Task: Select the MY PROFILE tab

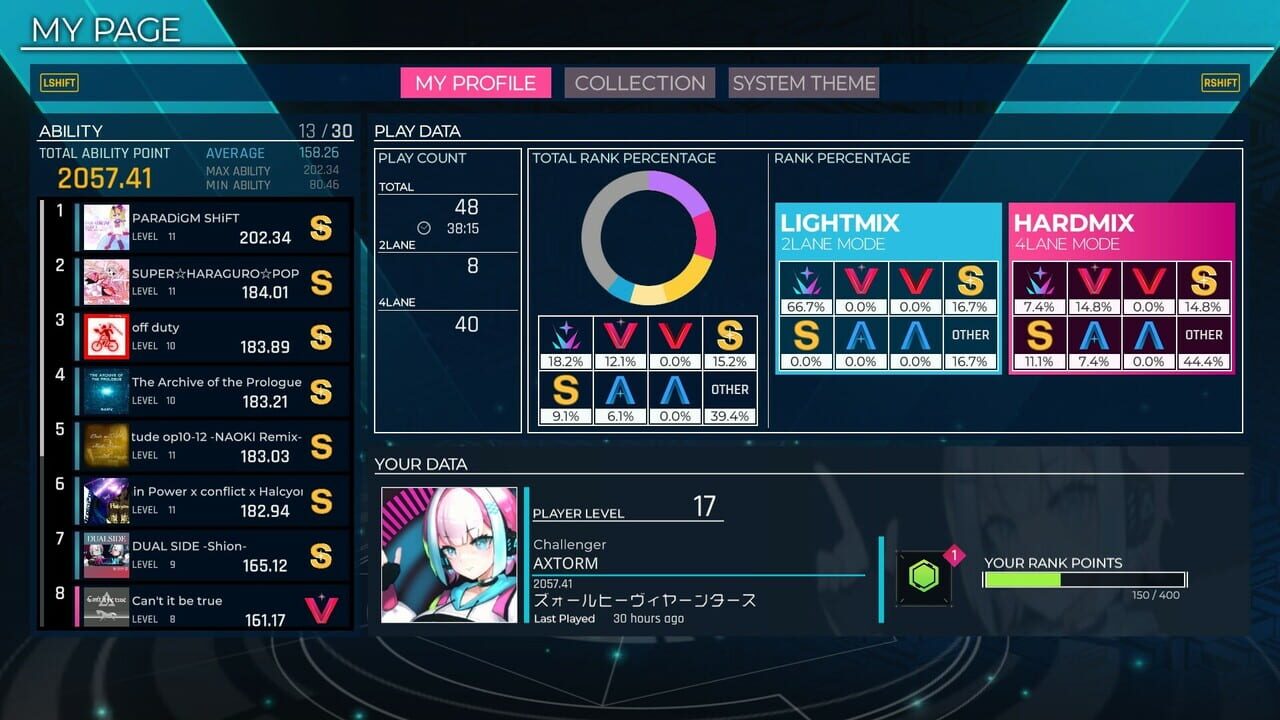Action: pyautogui.click(x=476, y=83)
